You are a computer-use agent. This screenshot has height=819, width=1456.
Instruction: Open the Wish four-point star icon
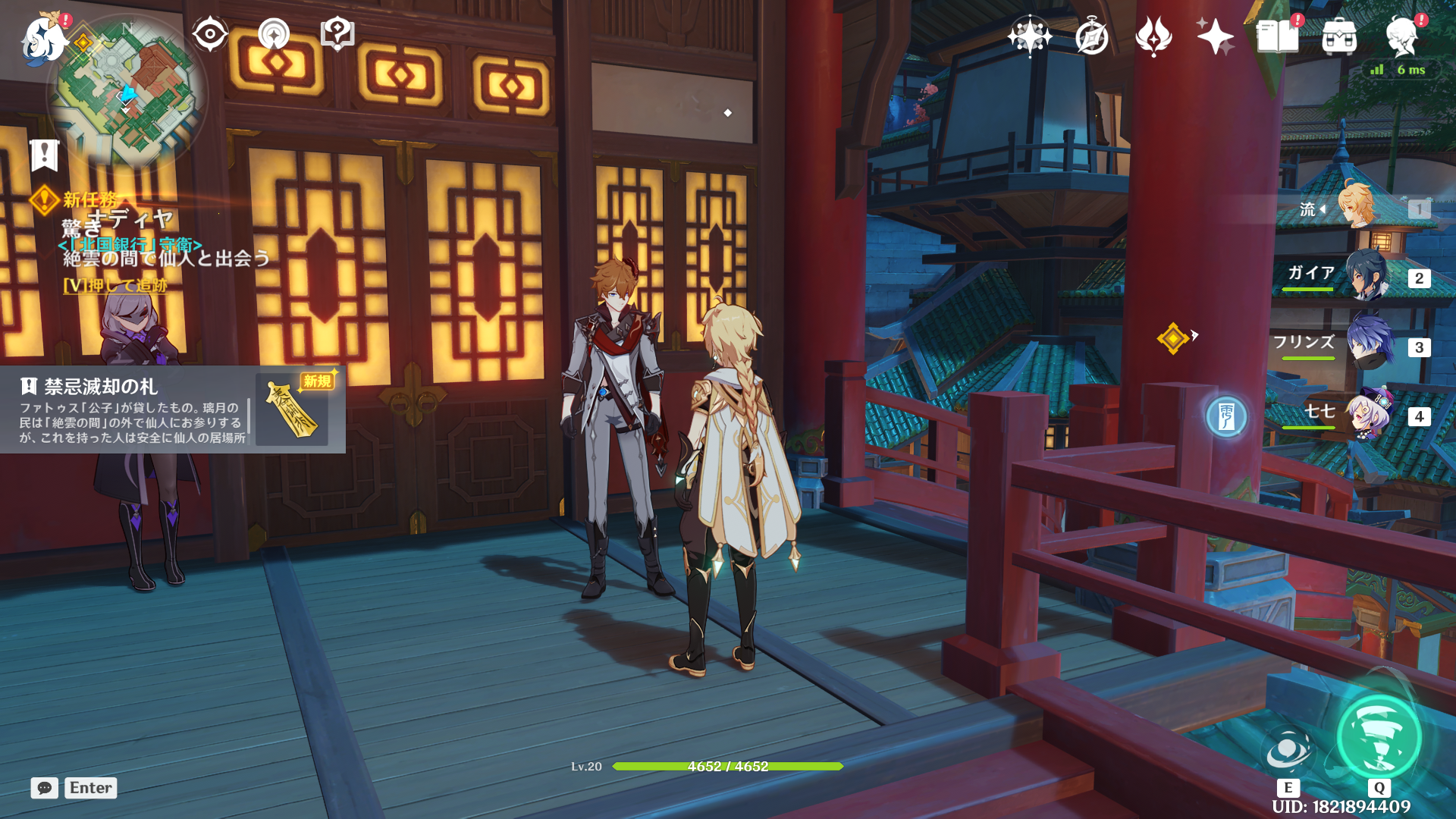click(1029, 36)
